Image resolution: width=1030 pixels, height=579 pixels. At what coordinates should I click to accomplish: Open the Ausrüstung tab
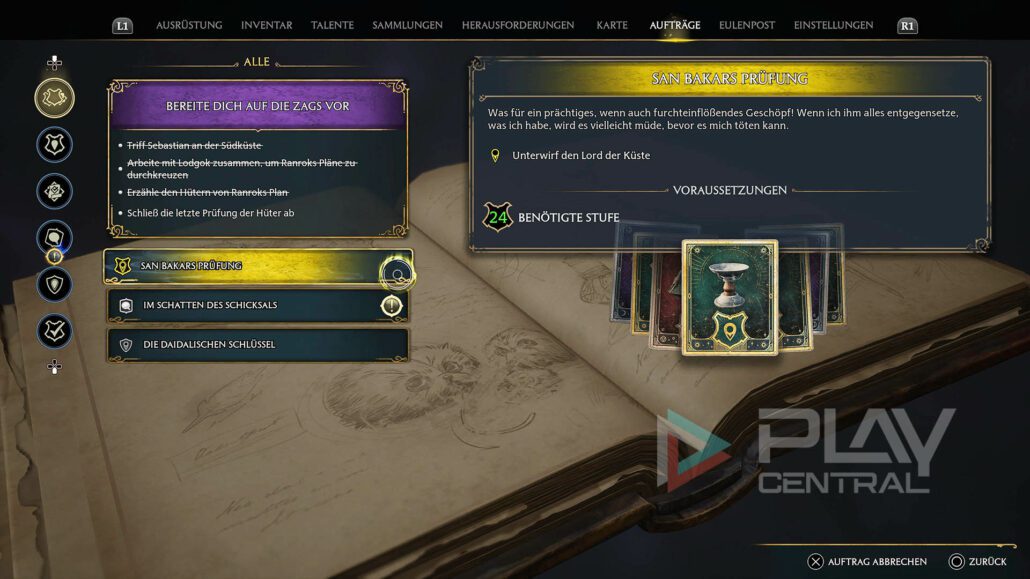pos(188,25)
